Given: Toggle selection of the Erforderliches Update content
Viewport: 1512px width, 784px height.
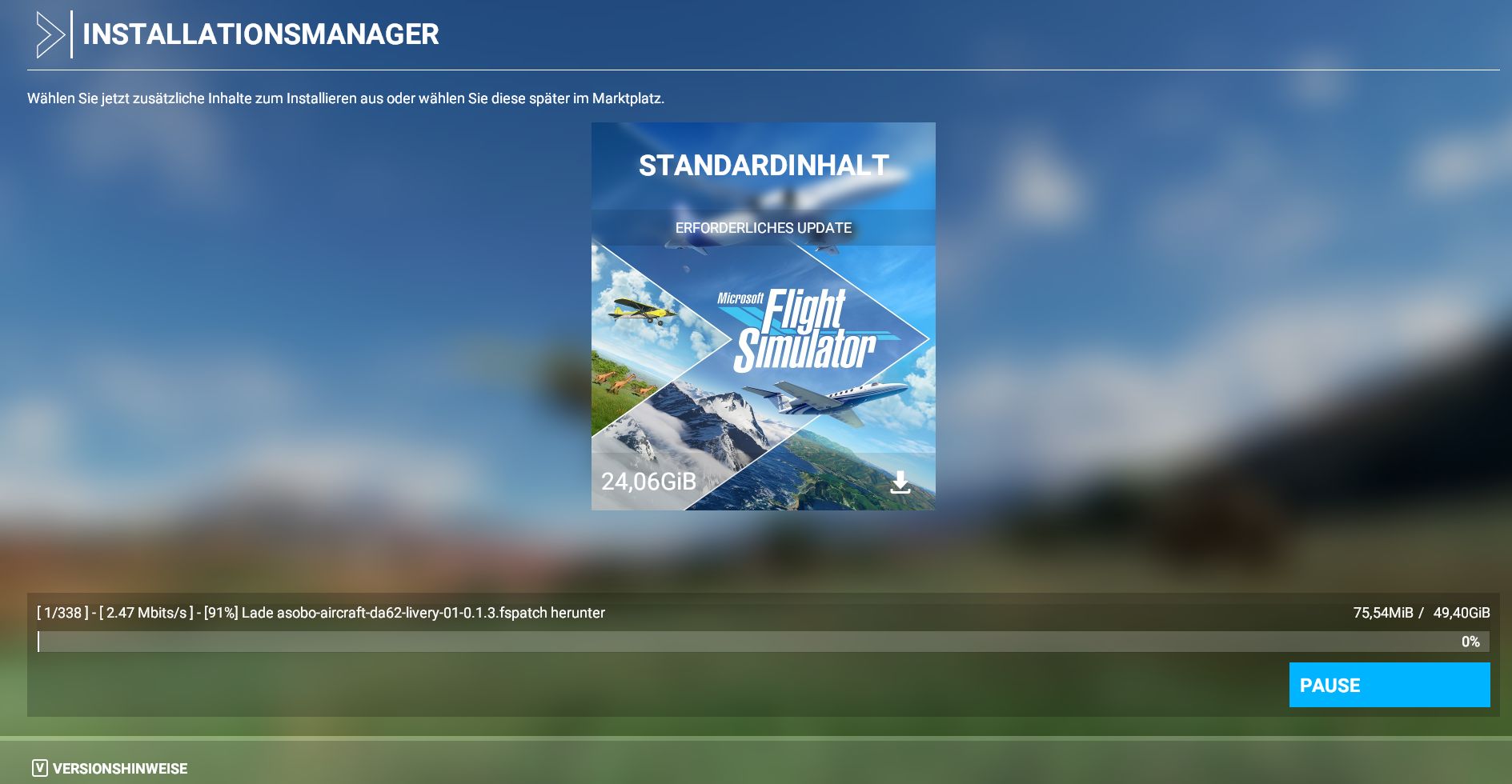Looking at the screenshot, I should pyautogui.click(x=763, y=227).
